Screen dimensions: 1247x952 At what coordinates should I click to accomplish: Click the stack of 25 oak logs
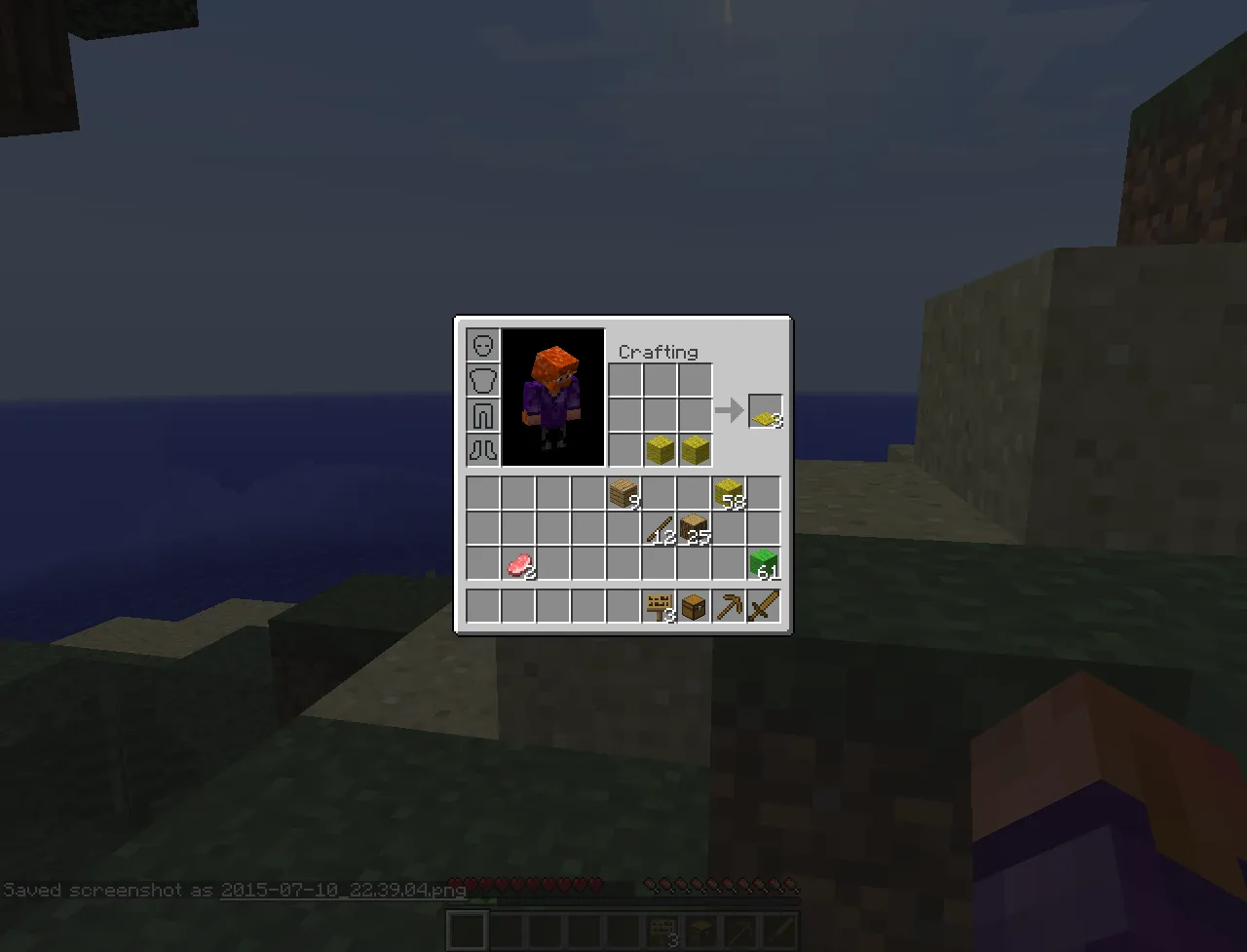click(x=694, y=527)
